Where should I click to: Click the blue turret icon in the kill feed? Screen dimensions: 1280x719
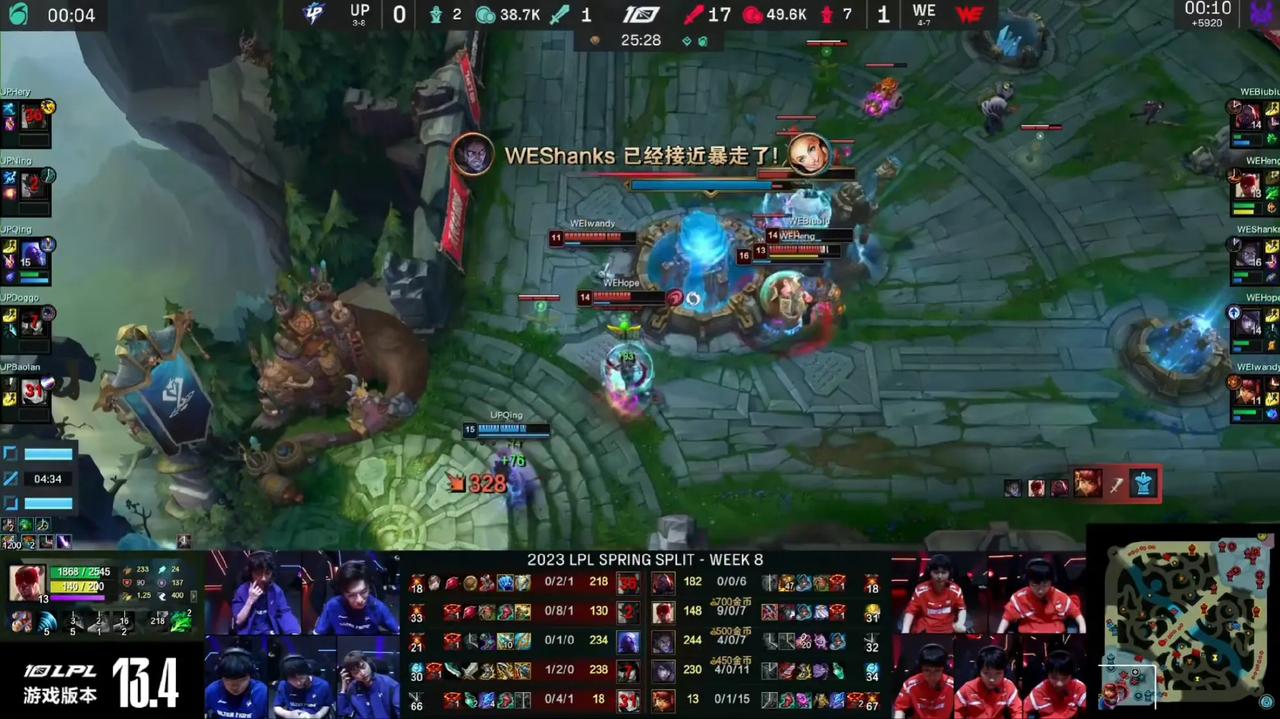(x=1143, y=485)
